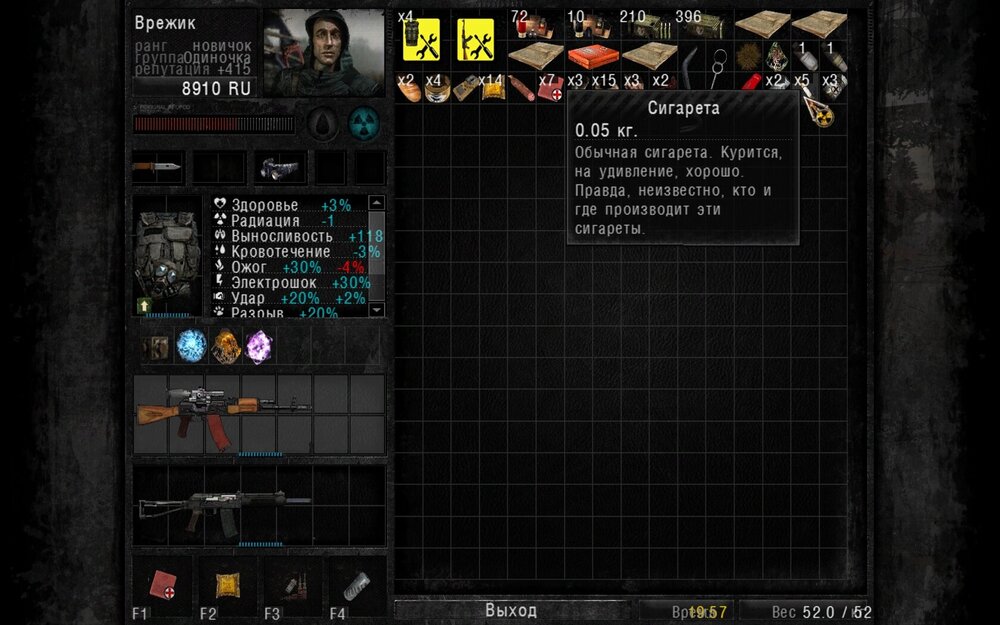This screenshot has height=625, width=1000.
Task: Use the F1 medkit quick slot
Action: (162, 586)
